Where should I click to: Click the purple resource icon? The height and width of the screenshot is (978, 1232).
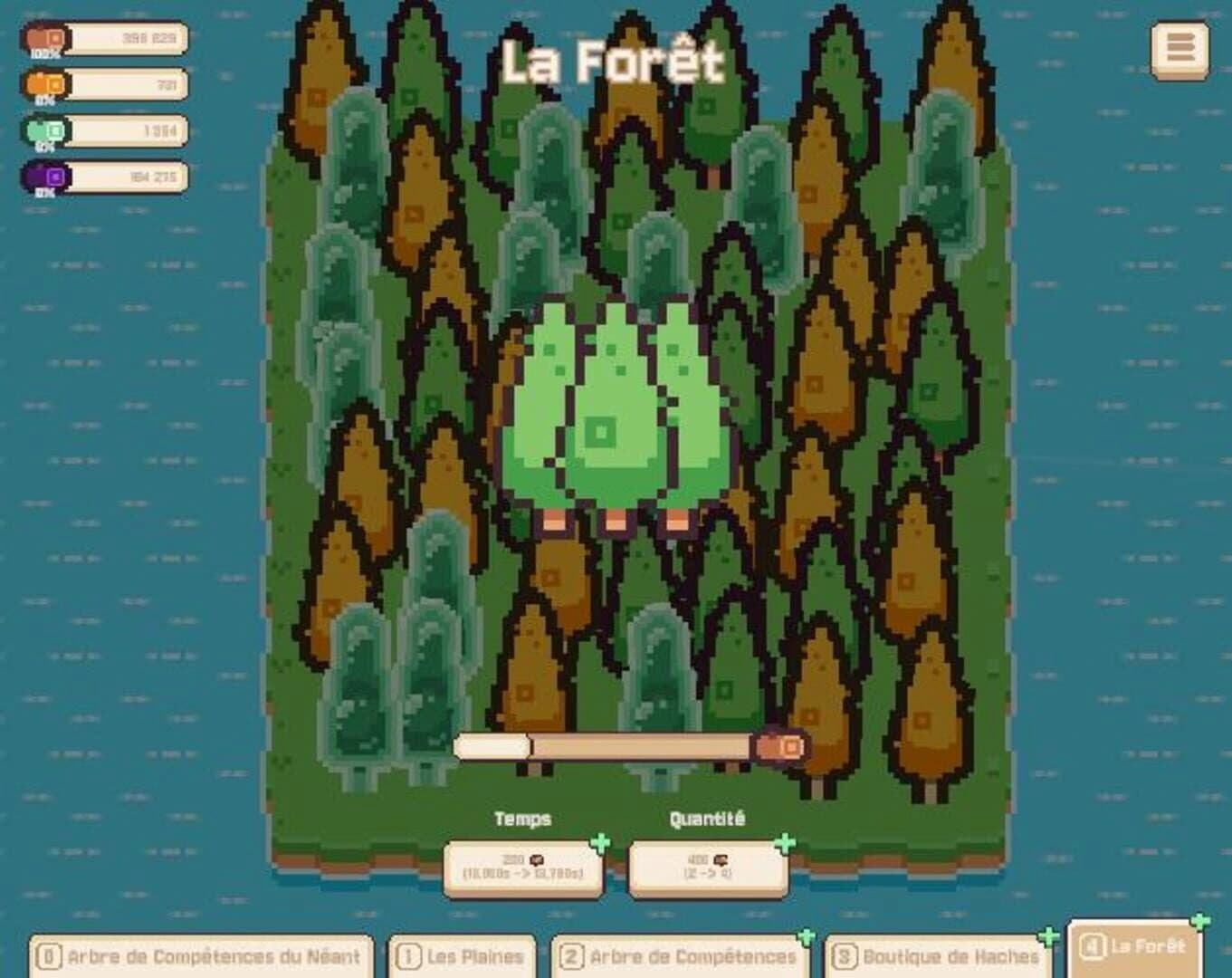click(x=47, y=174)
